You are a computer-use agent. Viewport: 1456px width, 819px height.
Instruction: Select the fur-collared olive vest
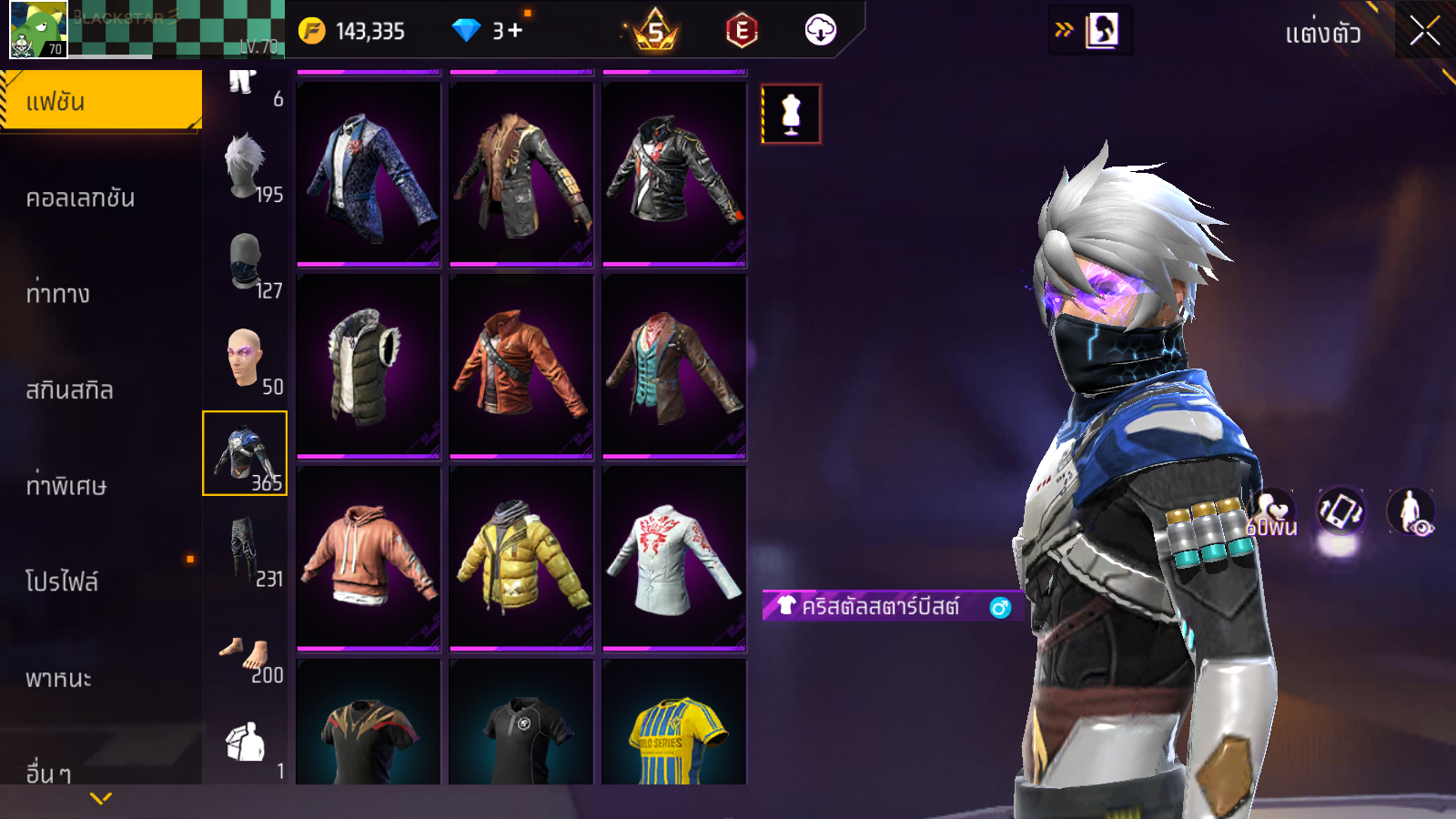(x=369, y=366)
